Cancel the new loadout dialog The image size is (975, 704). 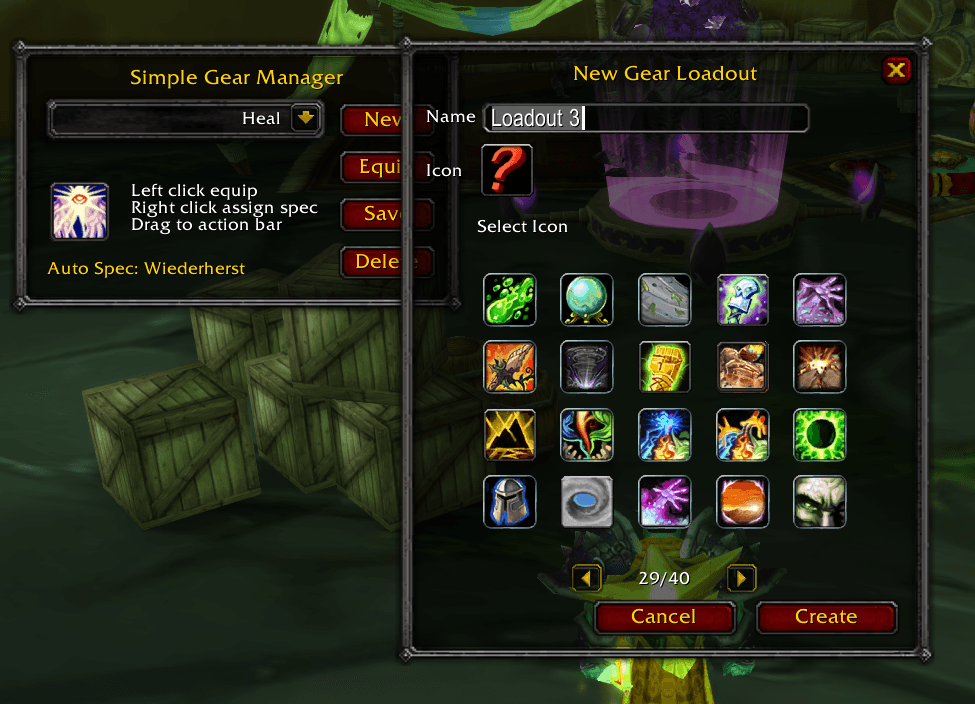664,617
